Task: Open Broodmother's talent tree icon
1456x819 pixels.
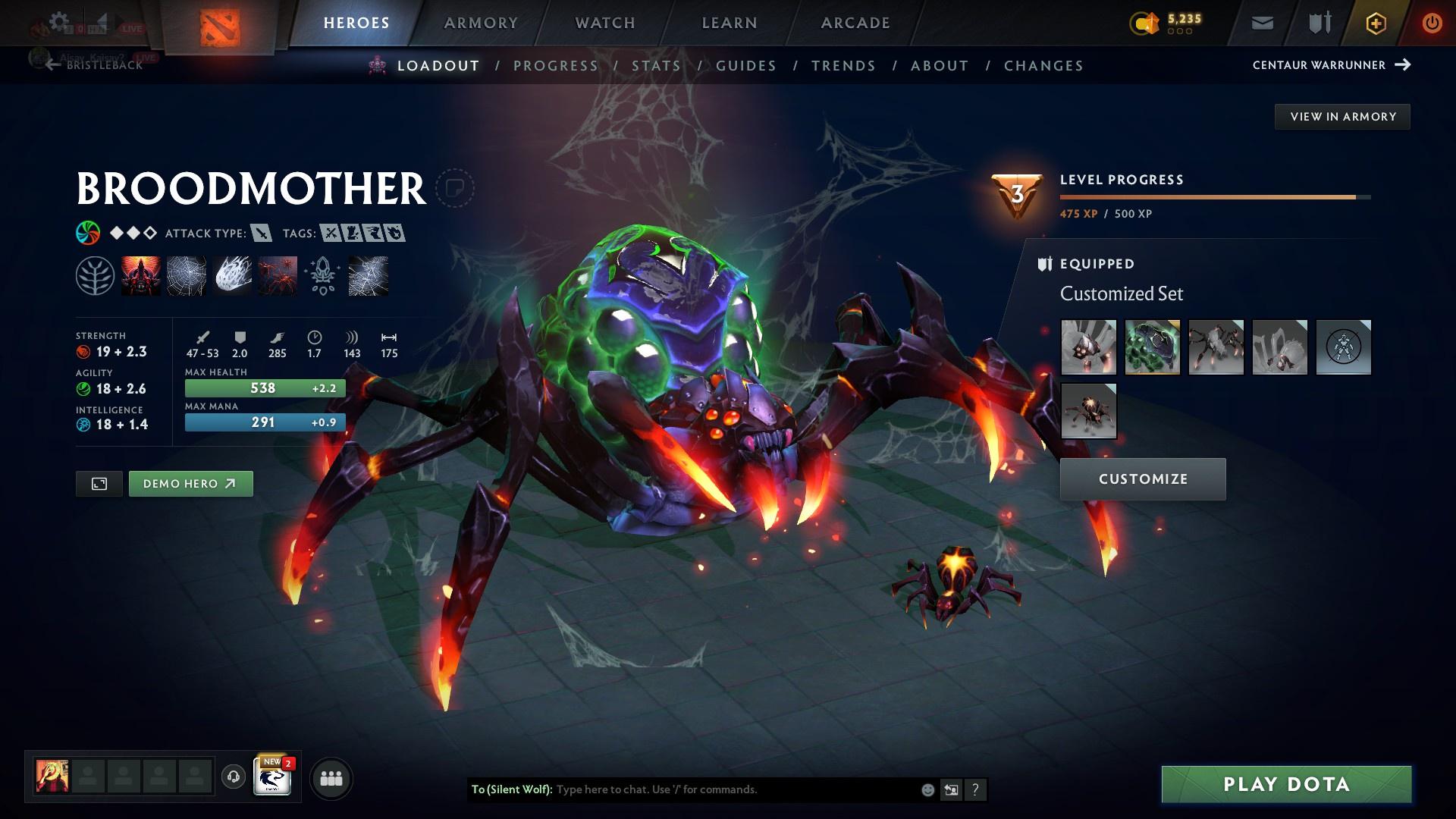Action: coord(96,275)
